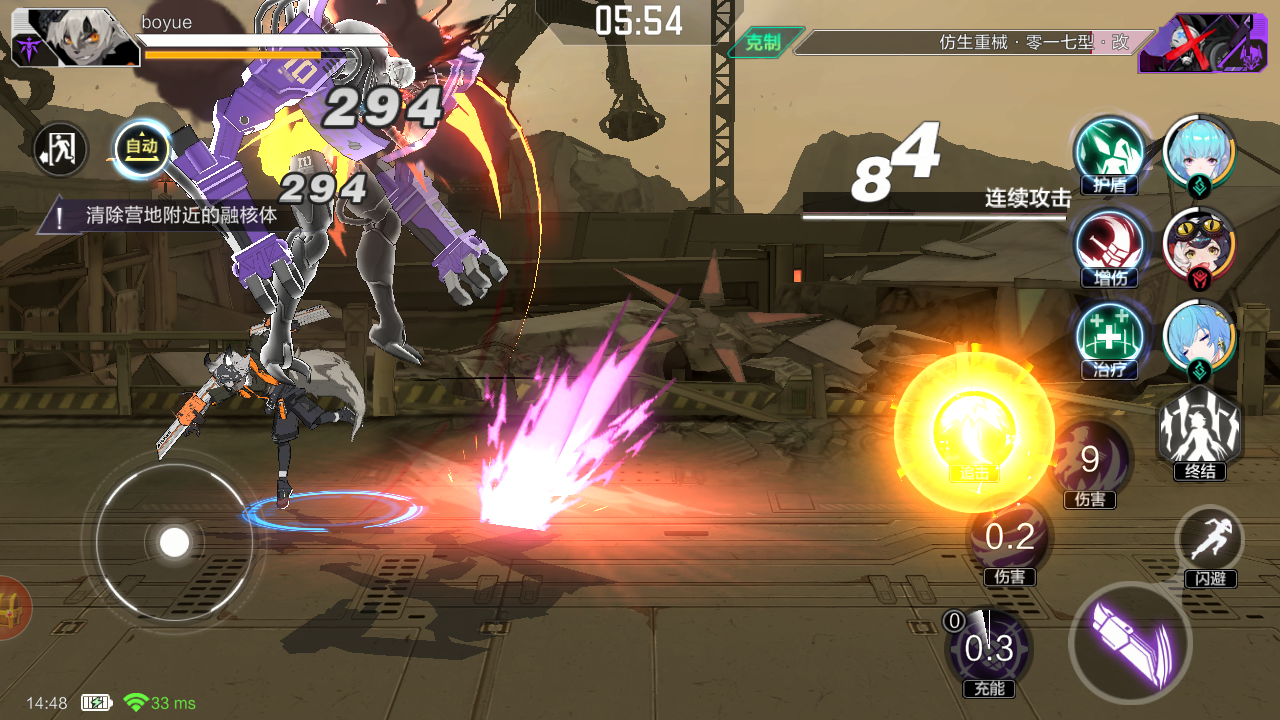The image size is (1280, 720).
Task: Select the goggles-wearing support character portrait
Action: (1199, 244)
